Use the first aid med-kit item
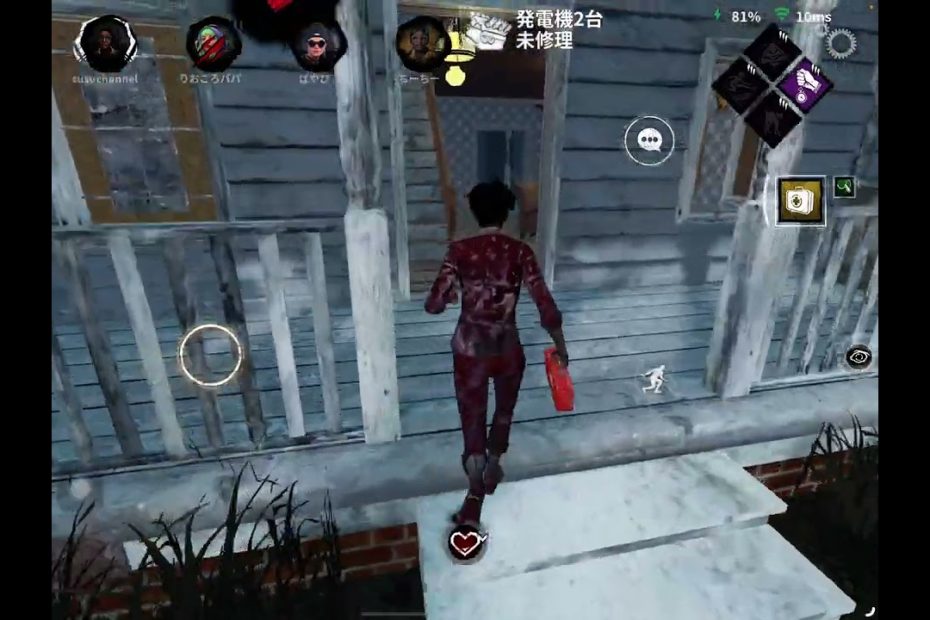Image resolution: width=930 pixels, height=620 pixels. 802,201
